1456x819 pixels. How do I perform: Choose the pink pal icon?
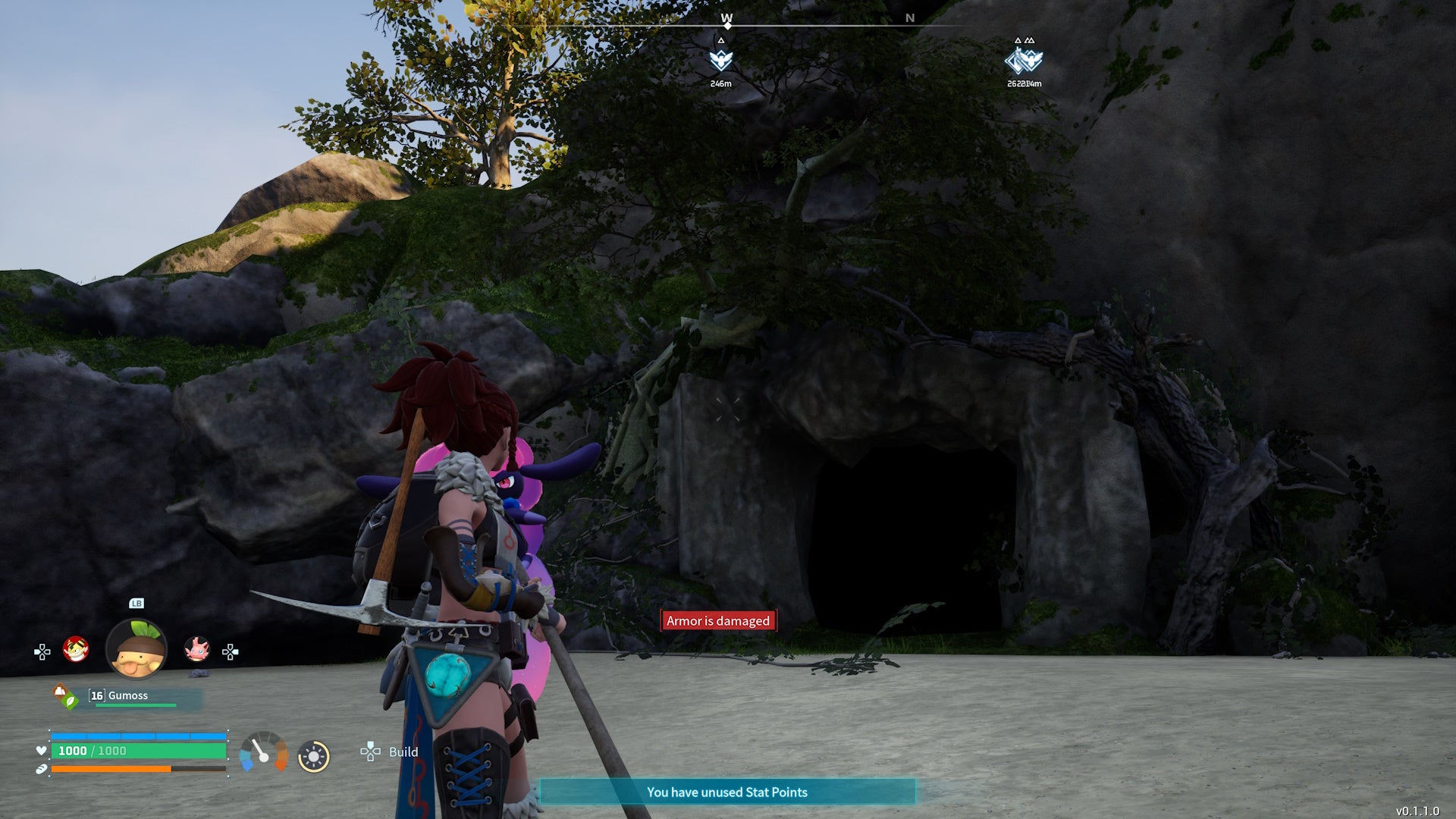(196, 649)
